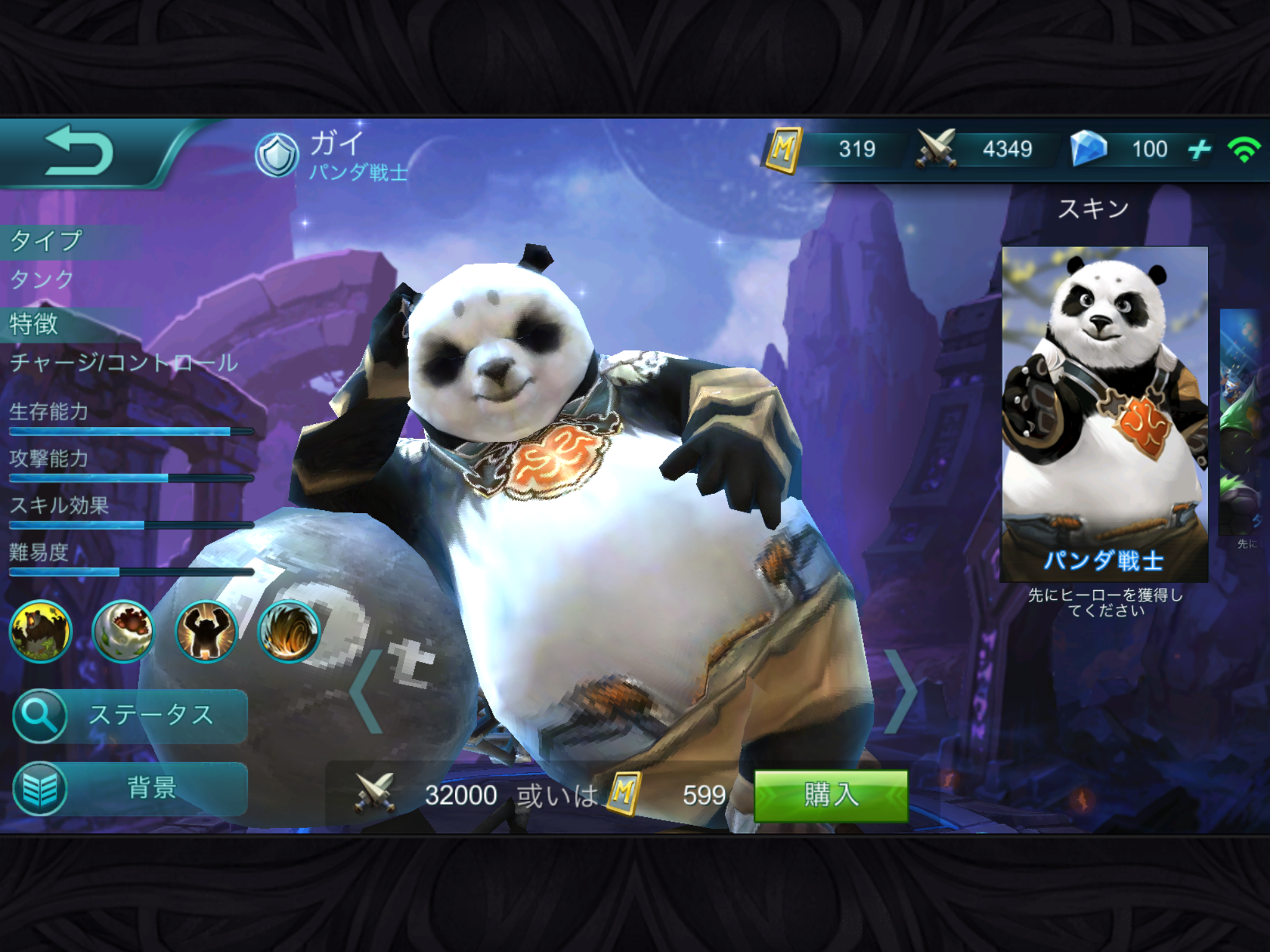The width and height of the screenshot is (1270, 952).
Task: Switch to the previous hero arrow
Action: 366,691
